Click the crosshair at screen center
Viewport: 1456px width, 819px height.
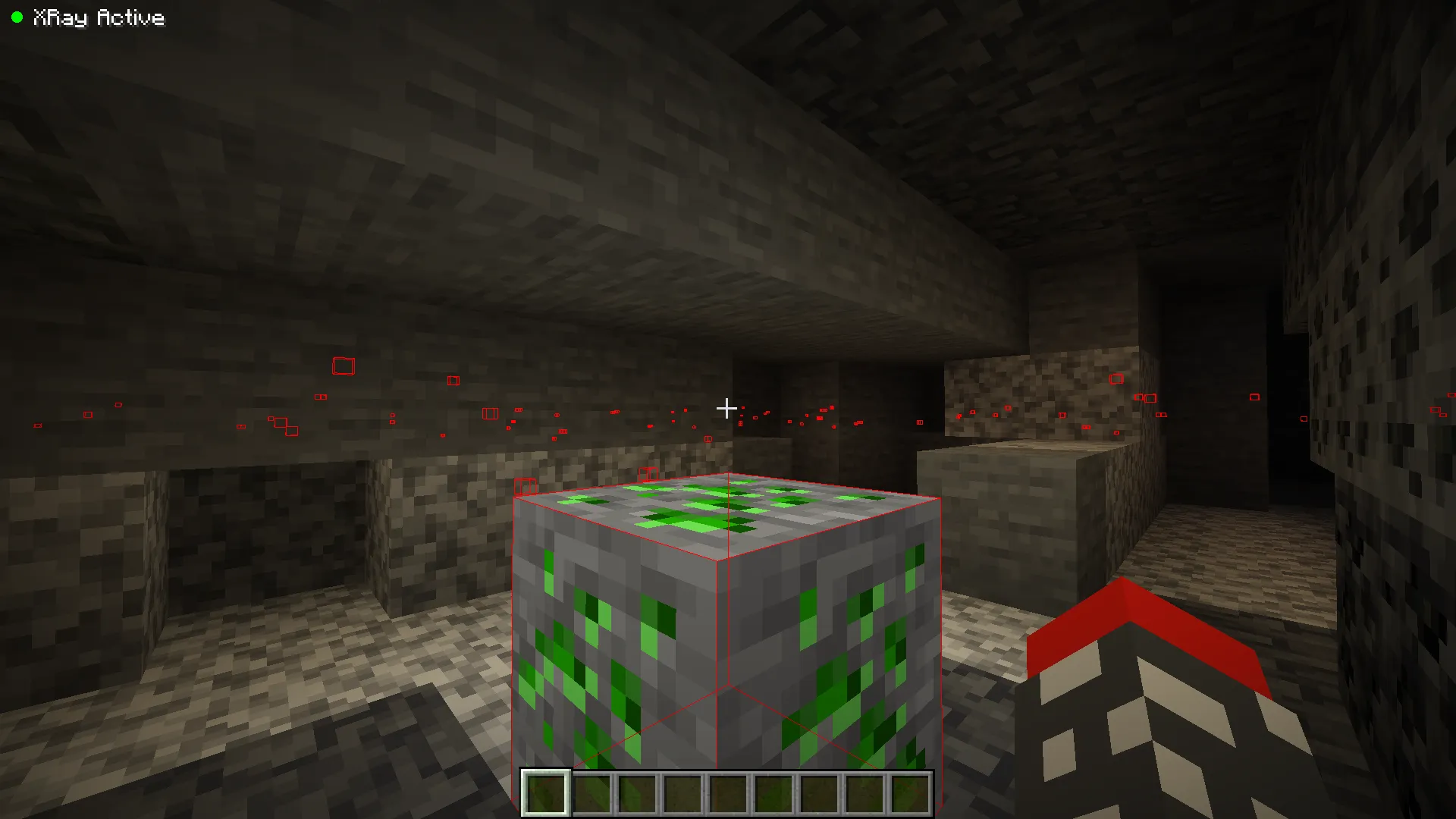click(x=726, y=409)
